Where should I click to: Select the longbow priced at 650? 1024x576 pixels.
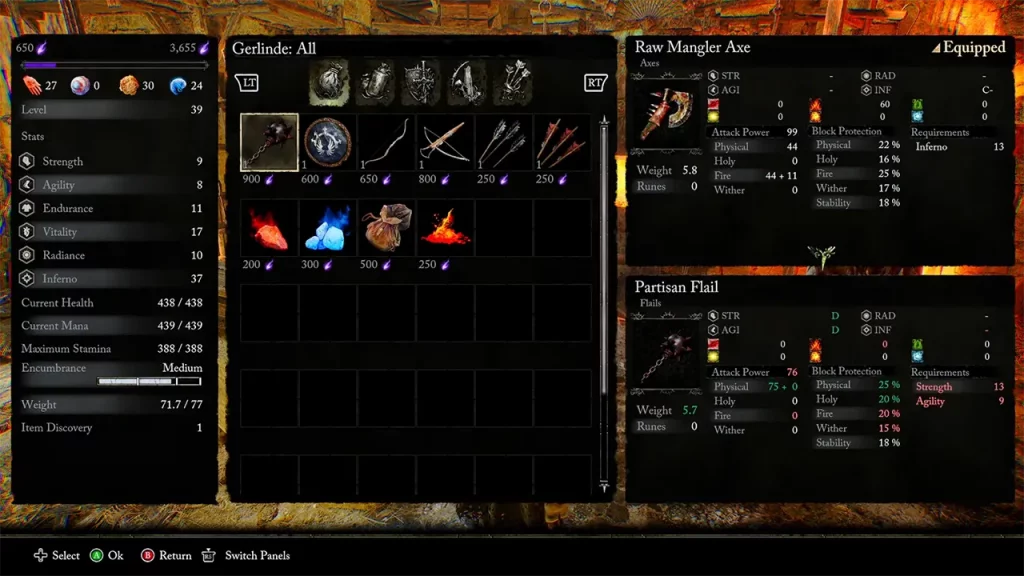pyautogui.click(x=386, y=143)
